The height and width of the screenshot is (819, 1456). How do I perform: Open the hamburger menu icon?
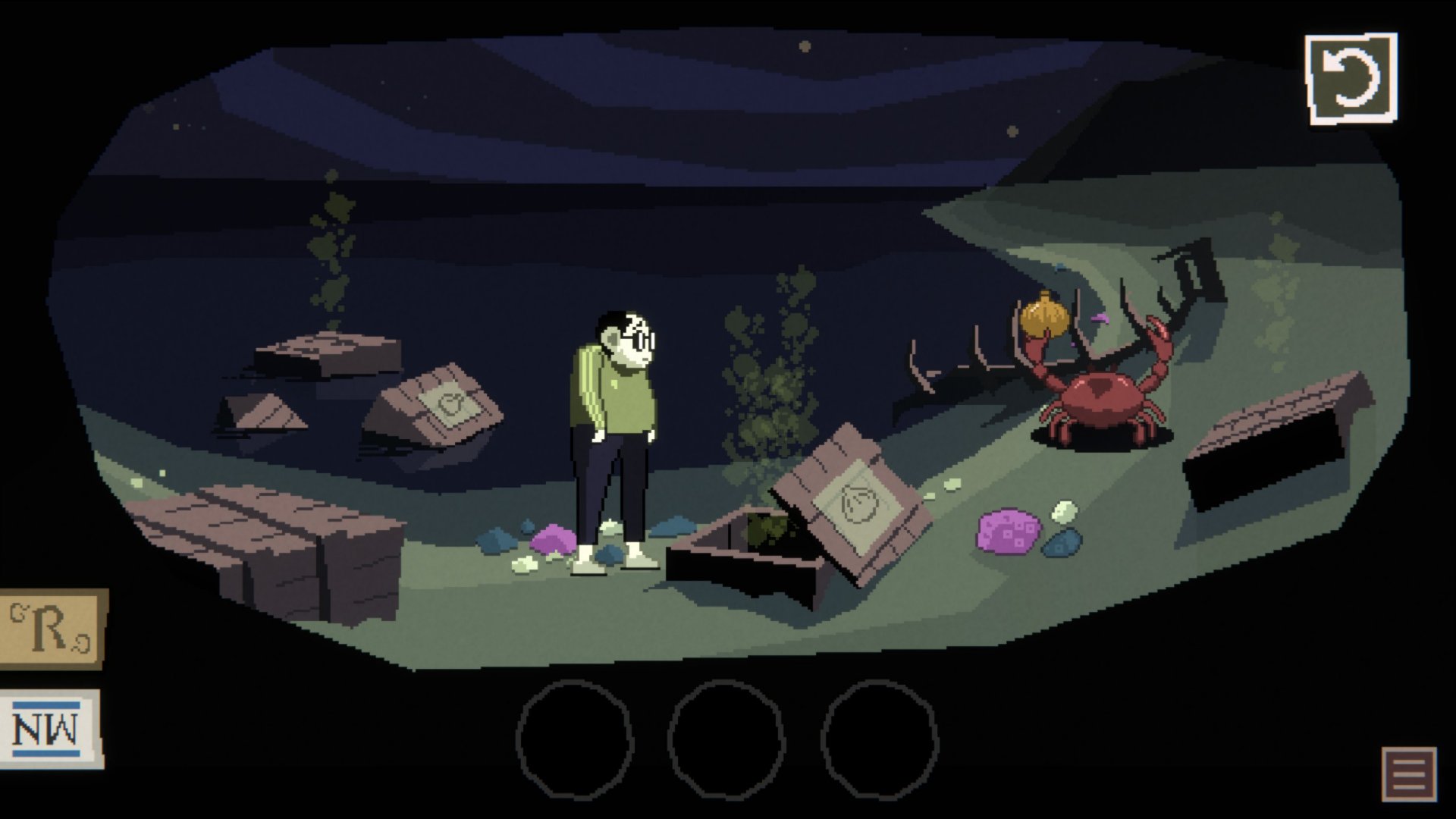1409,774
